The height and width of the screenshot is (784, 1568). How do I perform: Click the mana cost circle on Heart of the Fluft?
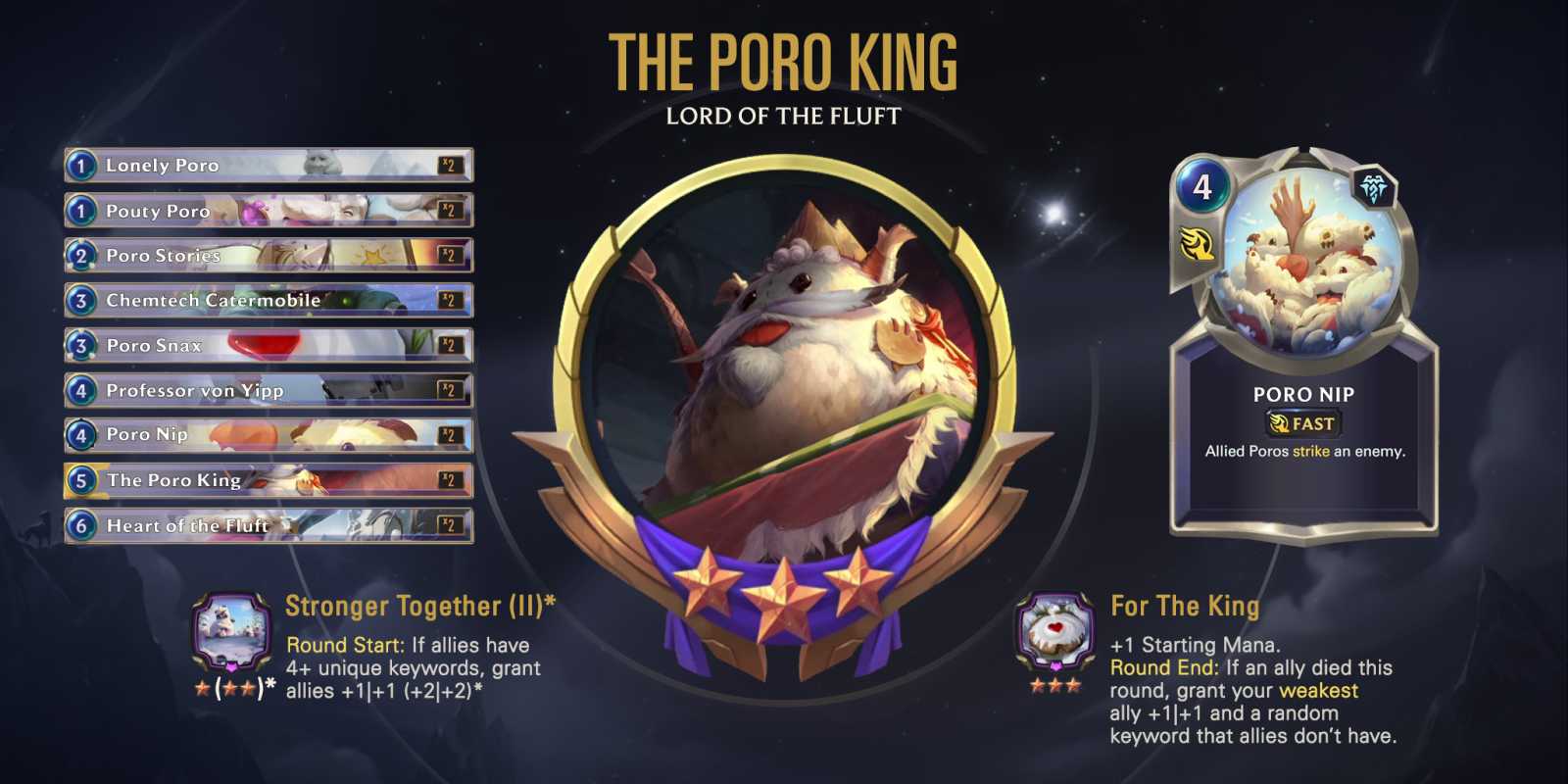coord(82,525)
